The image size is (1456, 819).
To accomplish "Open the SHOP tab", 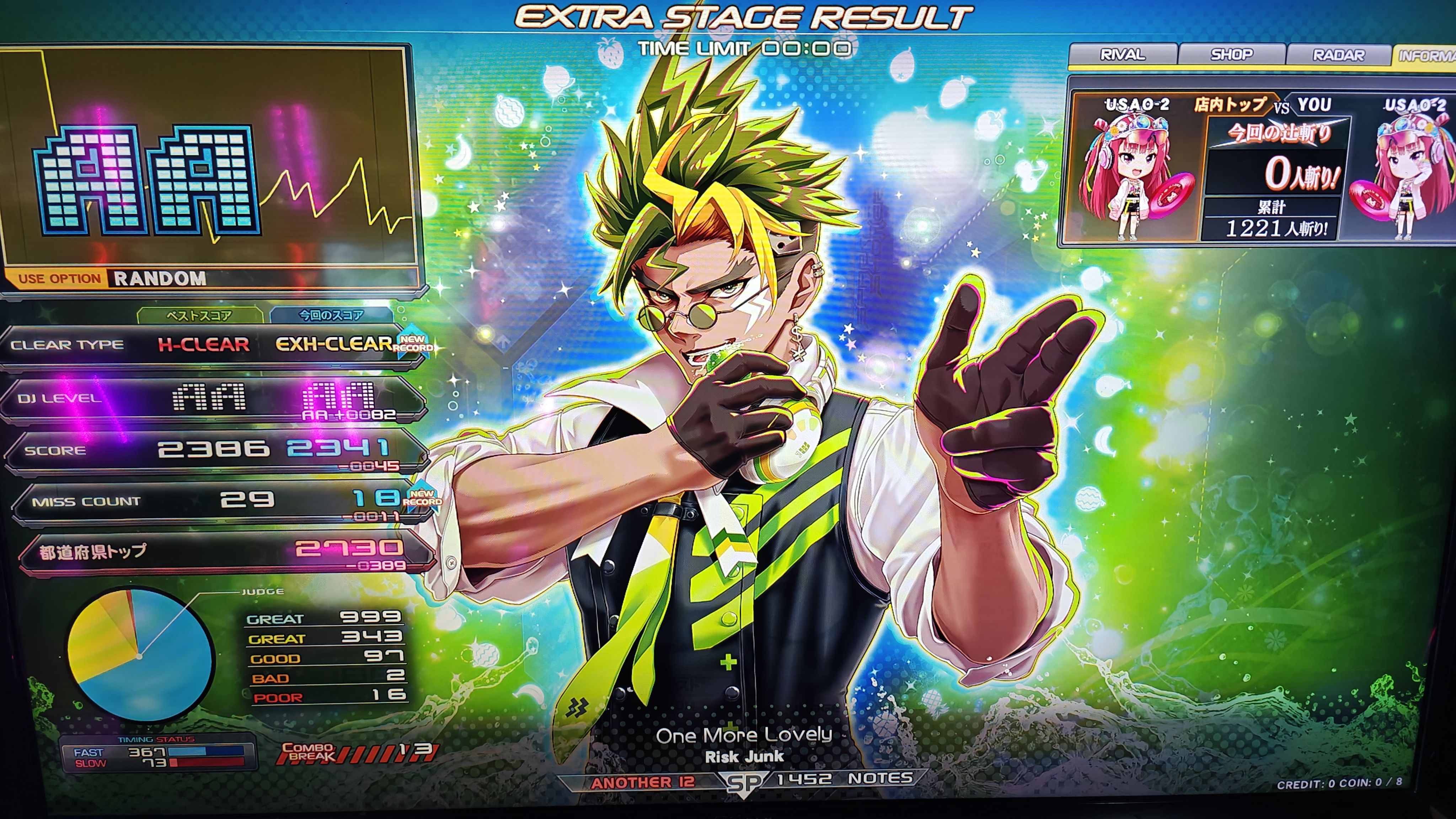I will [1232, 55].
